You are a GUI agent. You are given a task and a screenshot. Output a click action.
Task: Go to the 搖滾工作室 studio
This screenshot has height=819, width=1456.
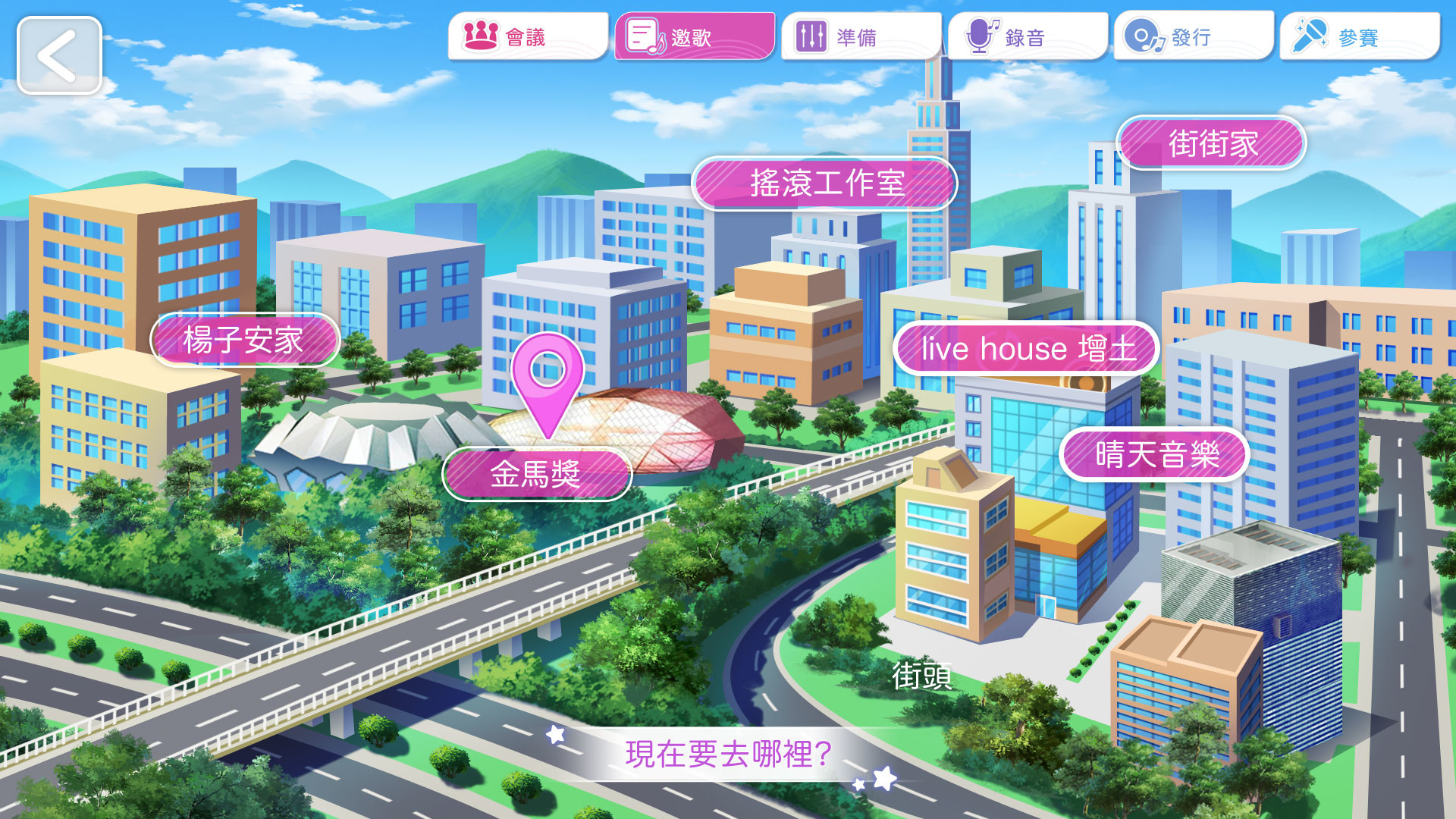[825, 184]
